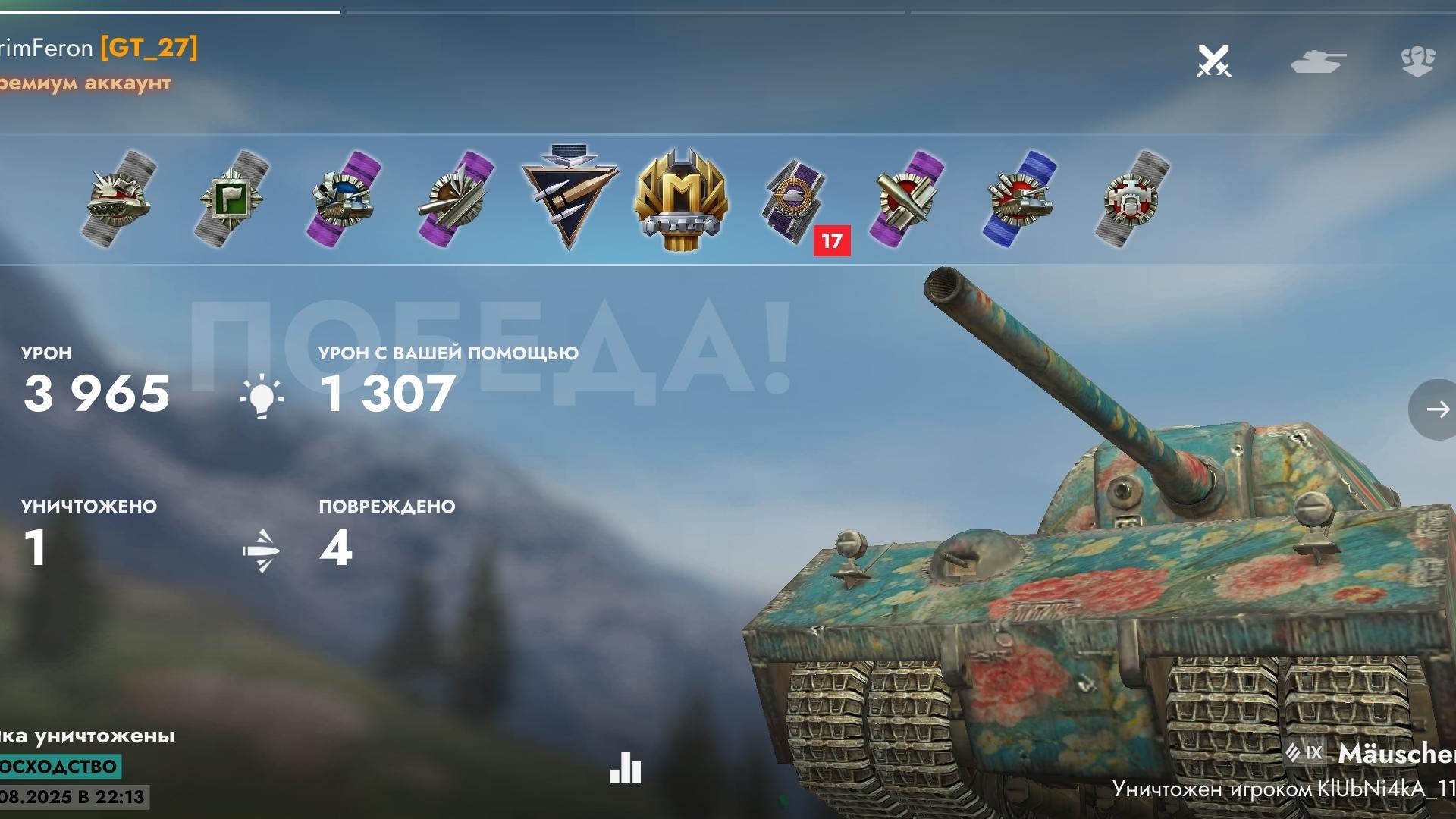Screen dimensions: 1456x819
Task: View the triangular bullet rocket medal
Action: 570,196
